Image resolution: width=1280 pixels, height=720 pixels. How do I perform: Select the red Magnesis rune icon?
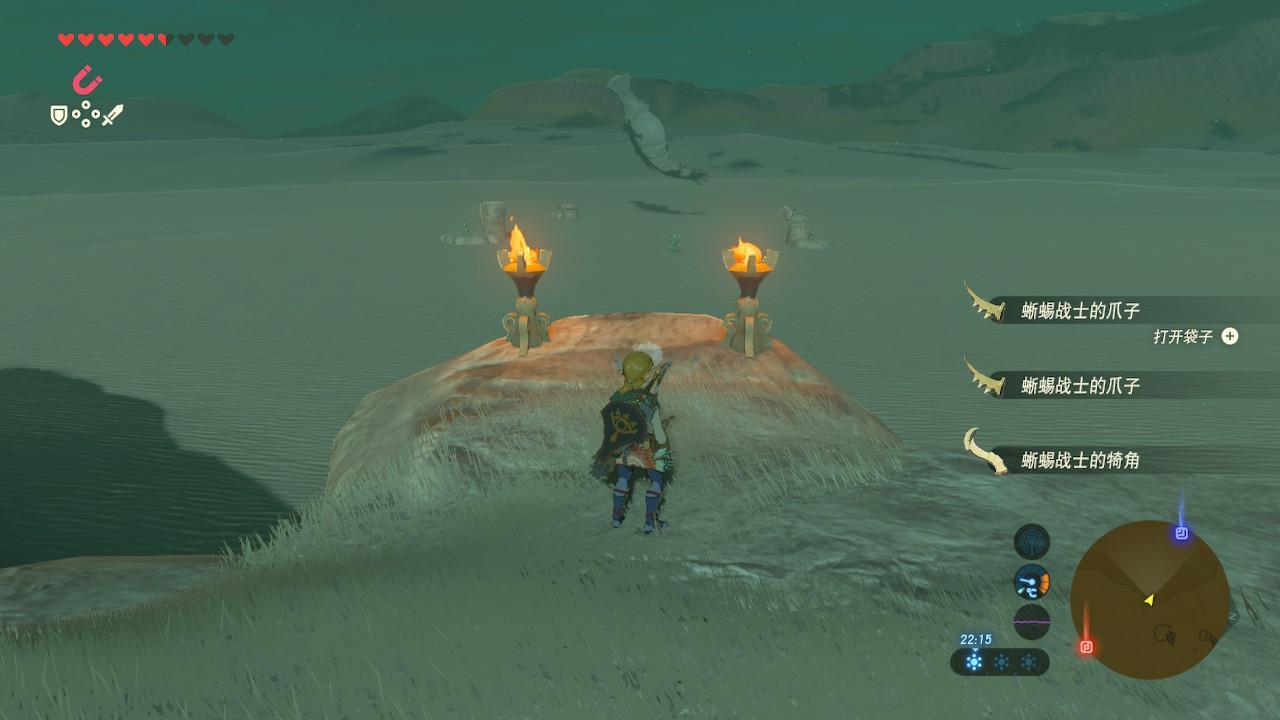87,79
